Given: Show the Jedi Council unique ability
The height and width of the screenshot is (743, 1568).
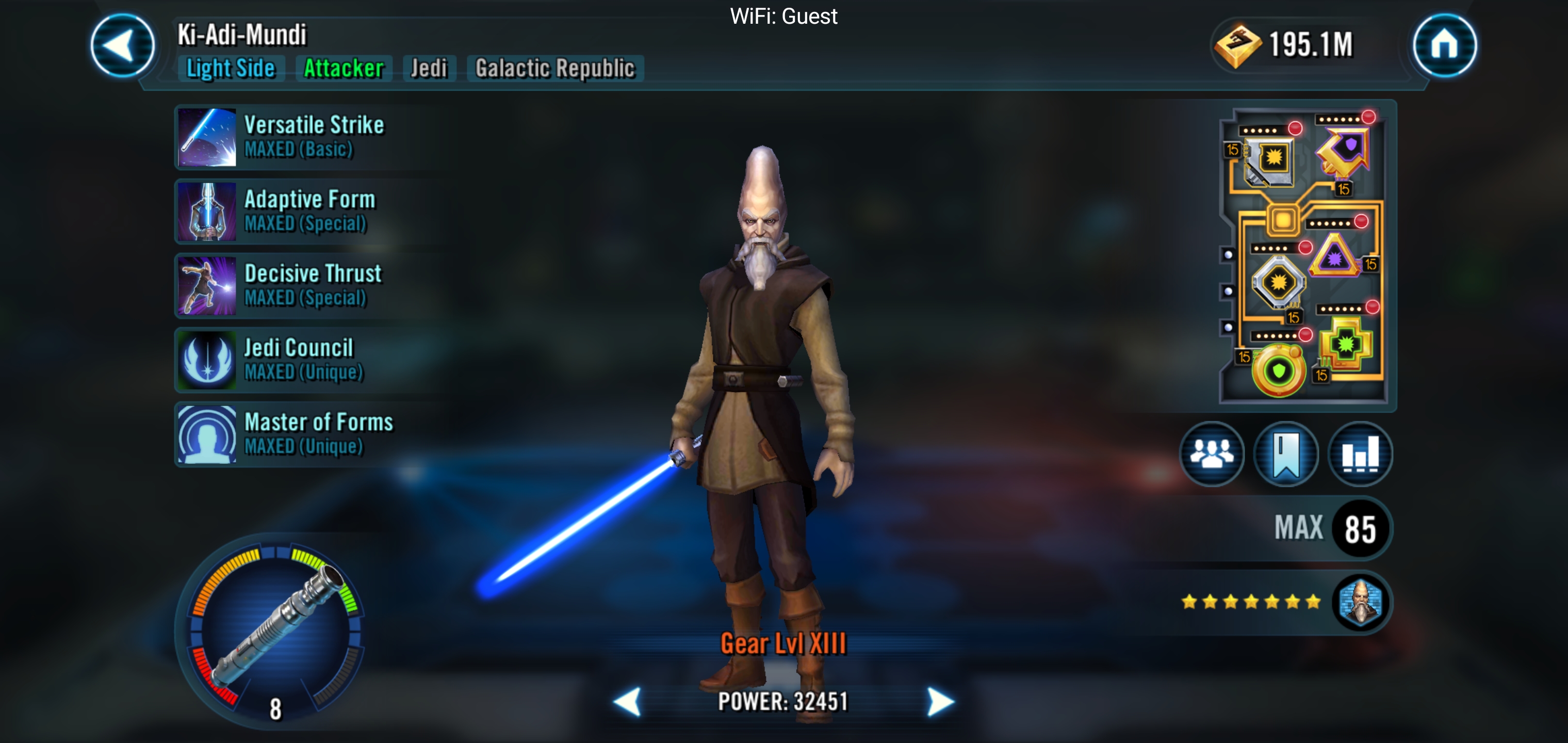Looking at the screenshot, I should pyautogui.click(x=304, y=360).
